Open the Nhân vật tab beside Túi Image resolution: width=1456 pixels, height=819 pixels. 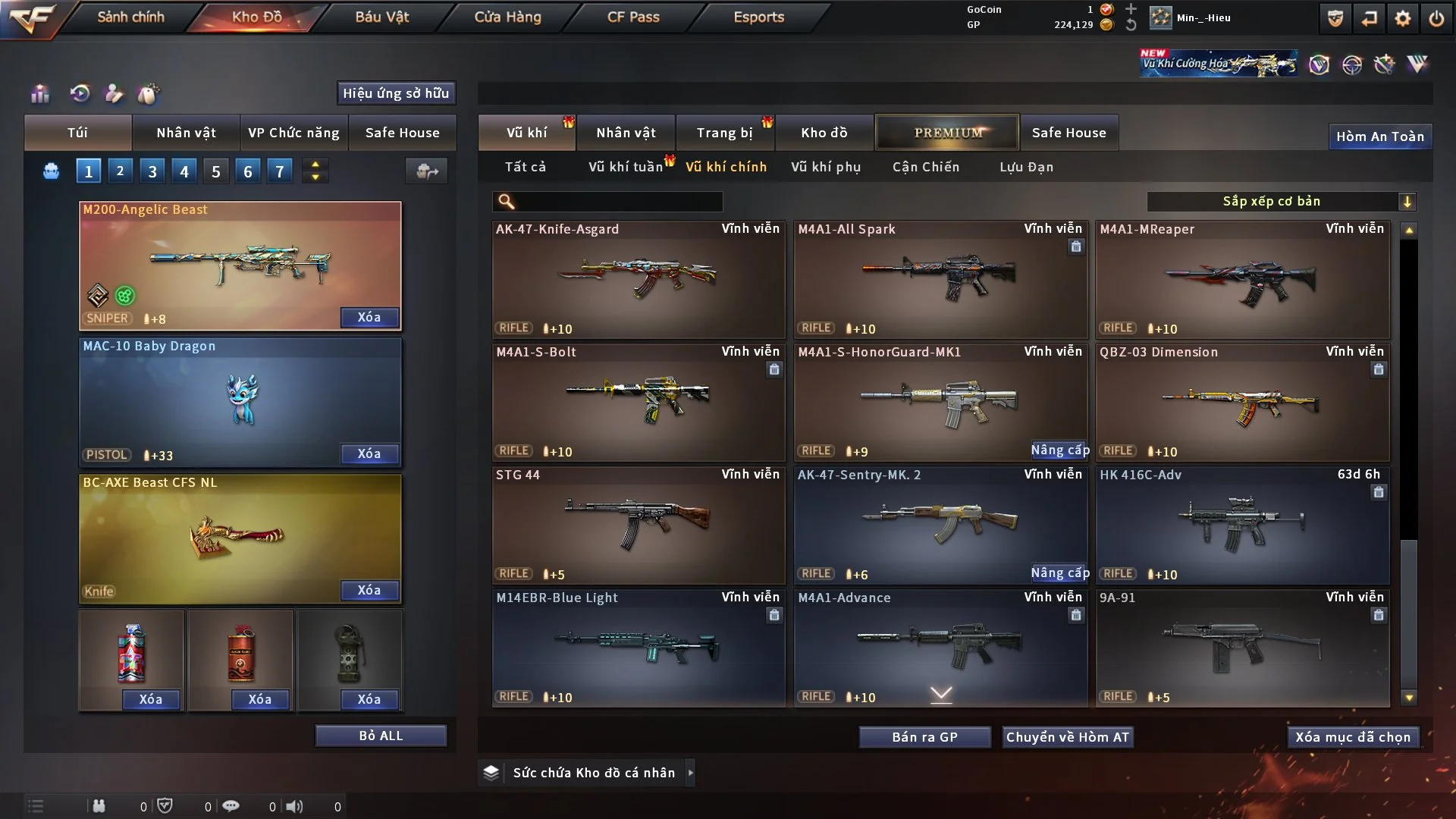[186, 133]
